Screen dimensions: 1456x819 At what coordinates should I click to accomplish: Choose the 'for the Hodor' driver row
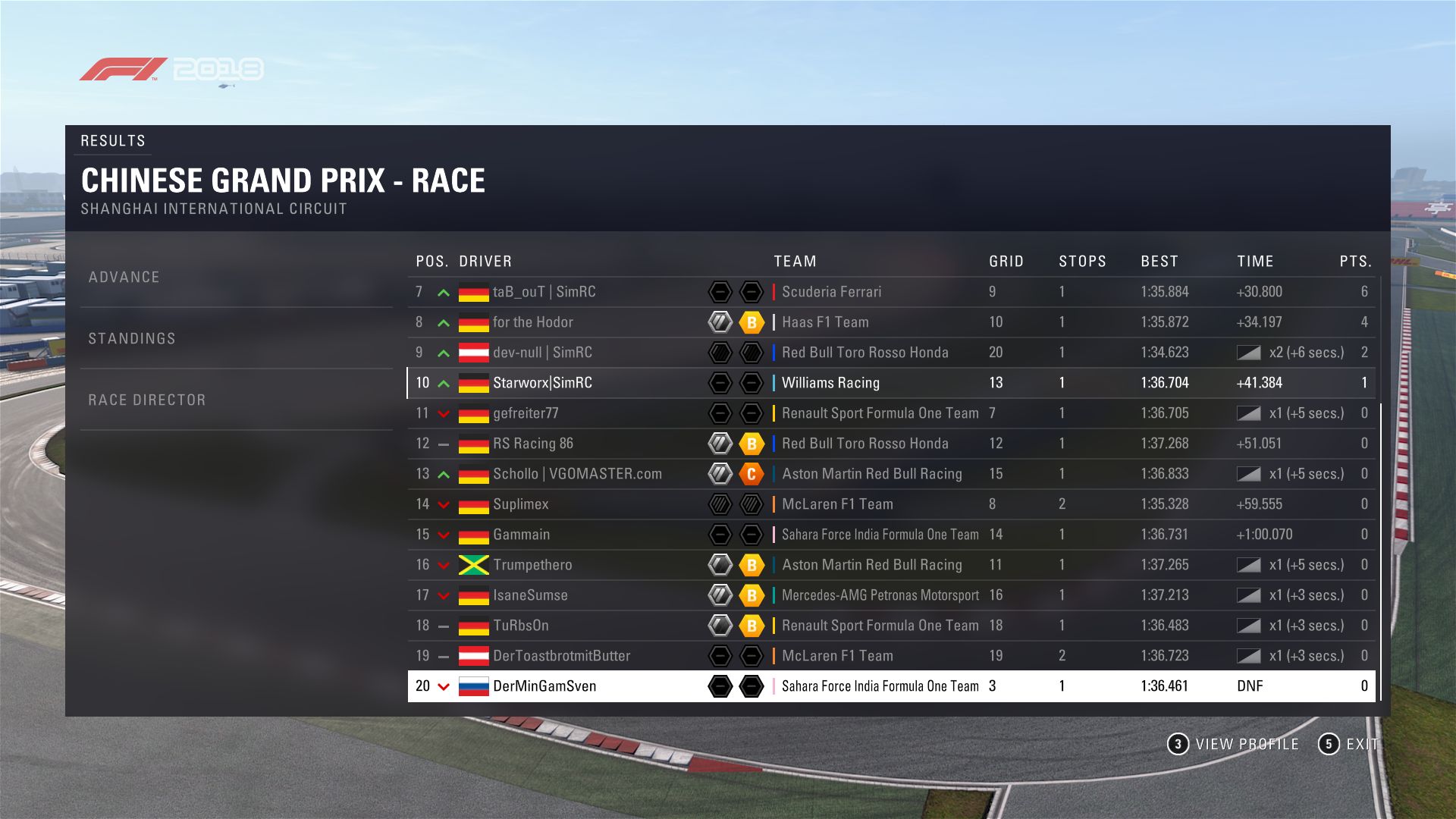tap(532, 322)
